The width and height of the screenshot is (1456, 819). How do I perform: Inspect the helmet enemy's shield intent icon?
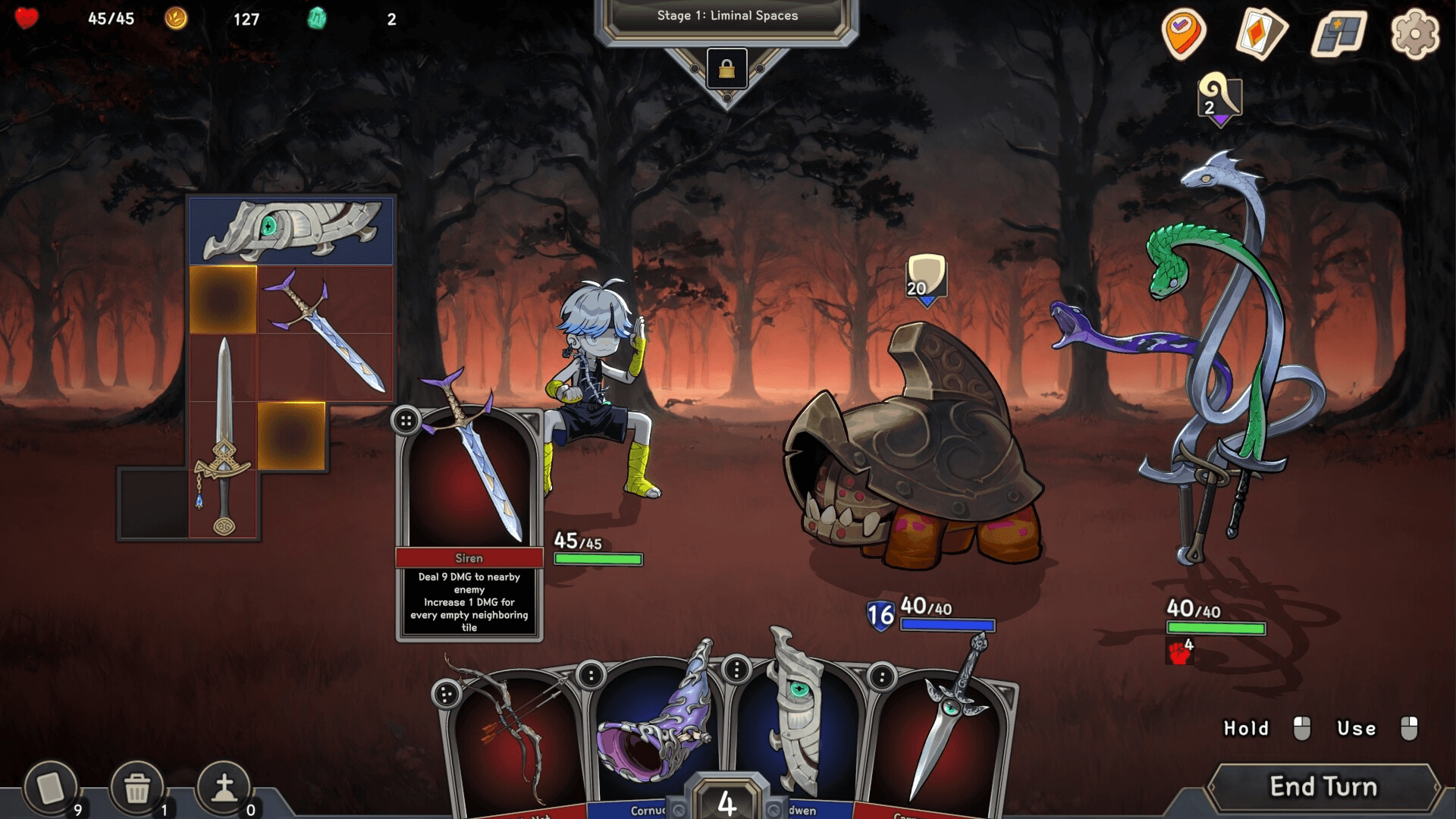coord(926,278)
